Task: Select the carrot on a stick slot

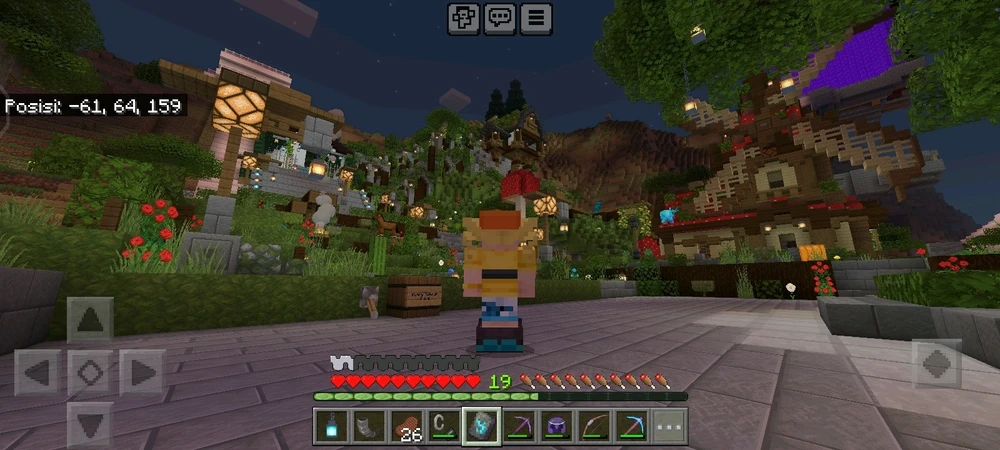Action: point(444,426)
